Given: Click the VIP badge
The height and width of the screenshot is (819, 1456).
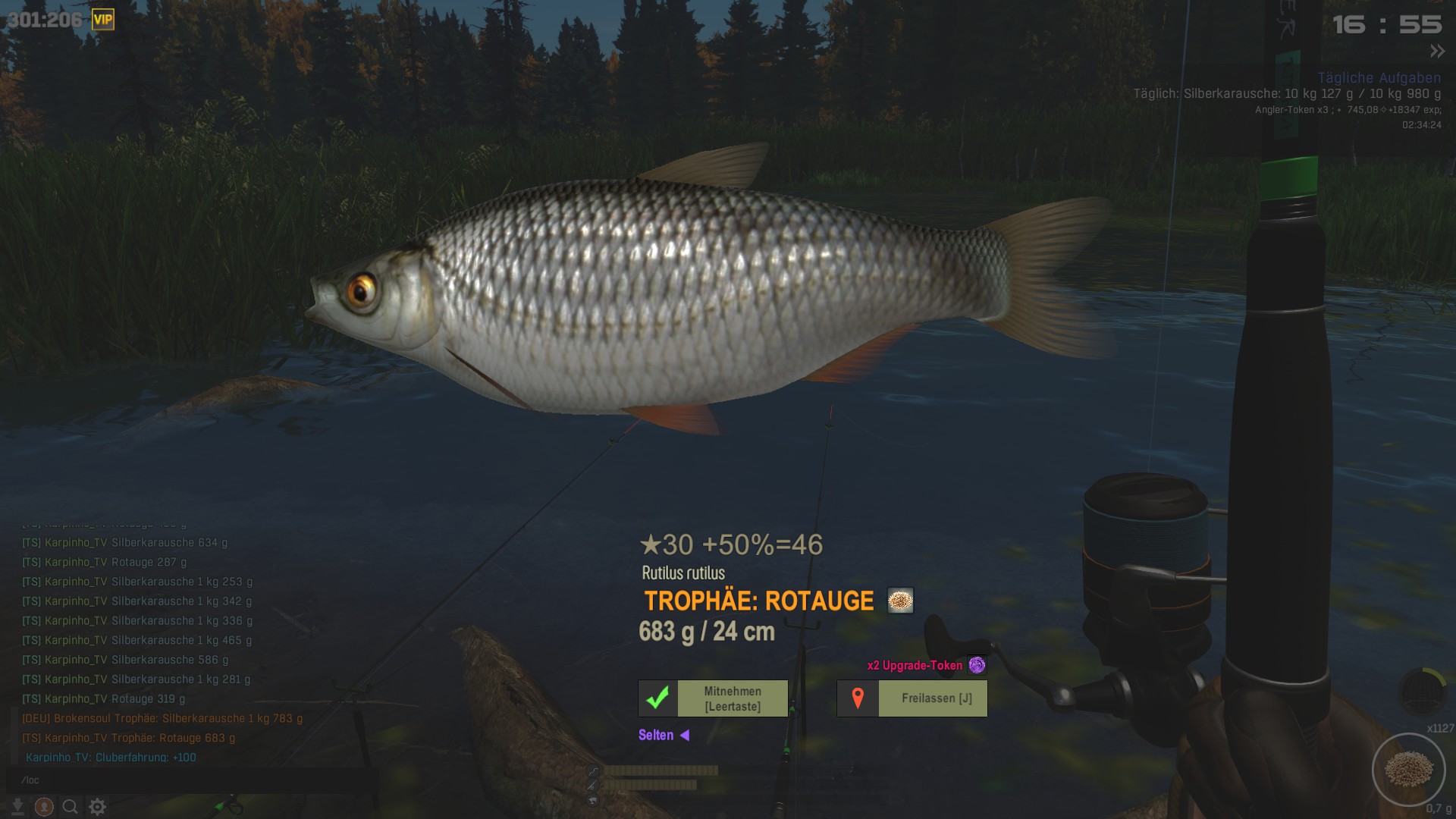Looking at the screenshot, I should pyautogui.click(x=103, y=20).
